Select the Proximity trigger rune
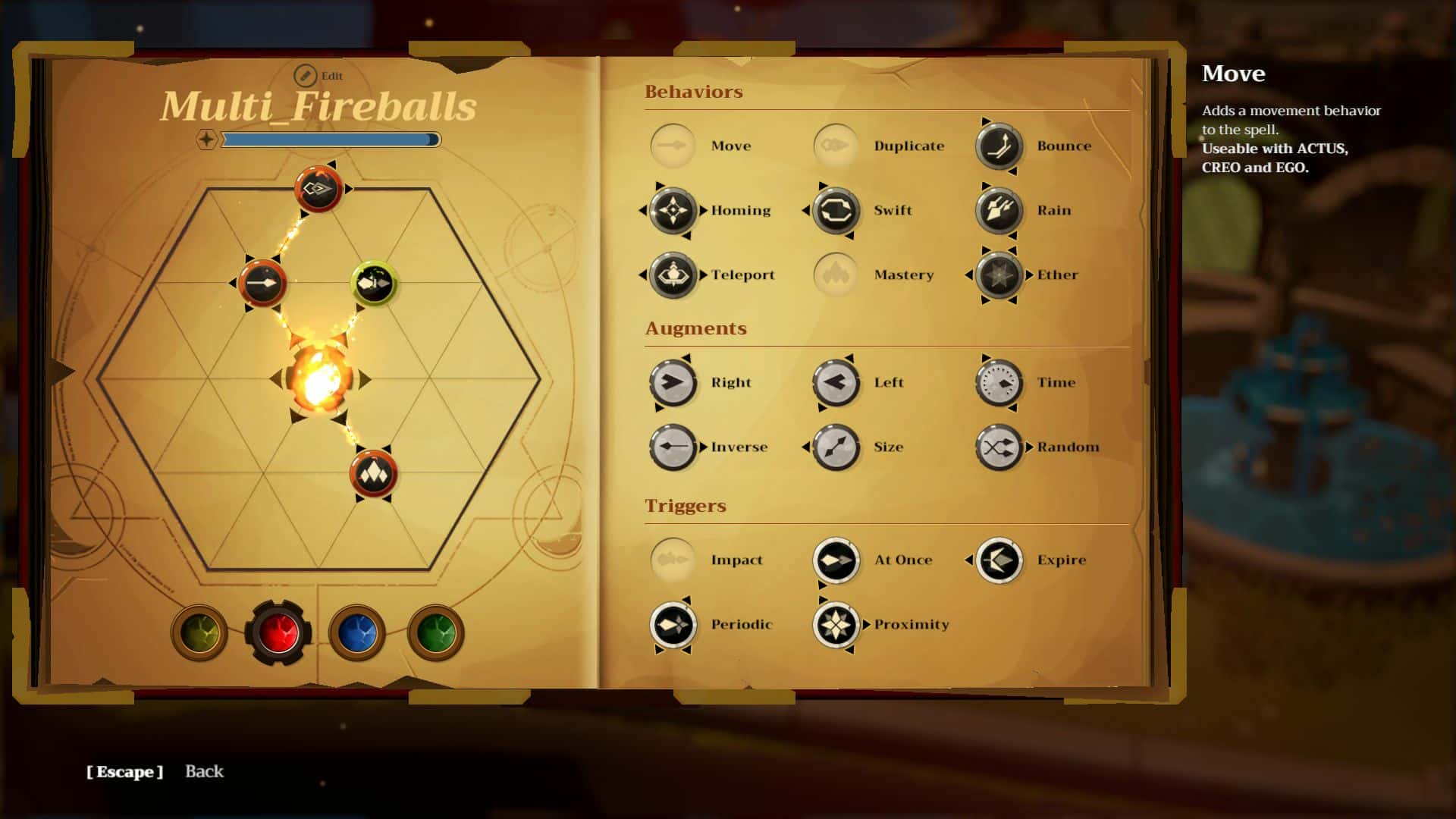 click(x=836, y=624)
